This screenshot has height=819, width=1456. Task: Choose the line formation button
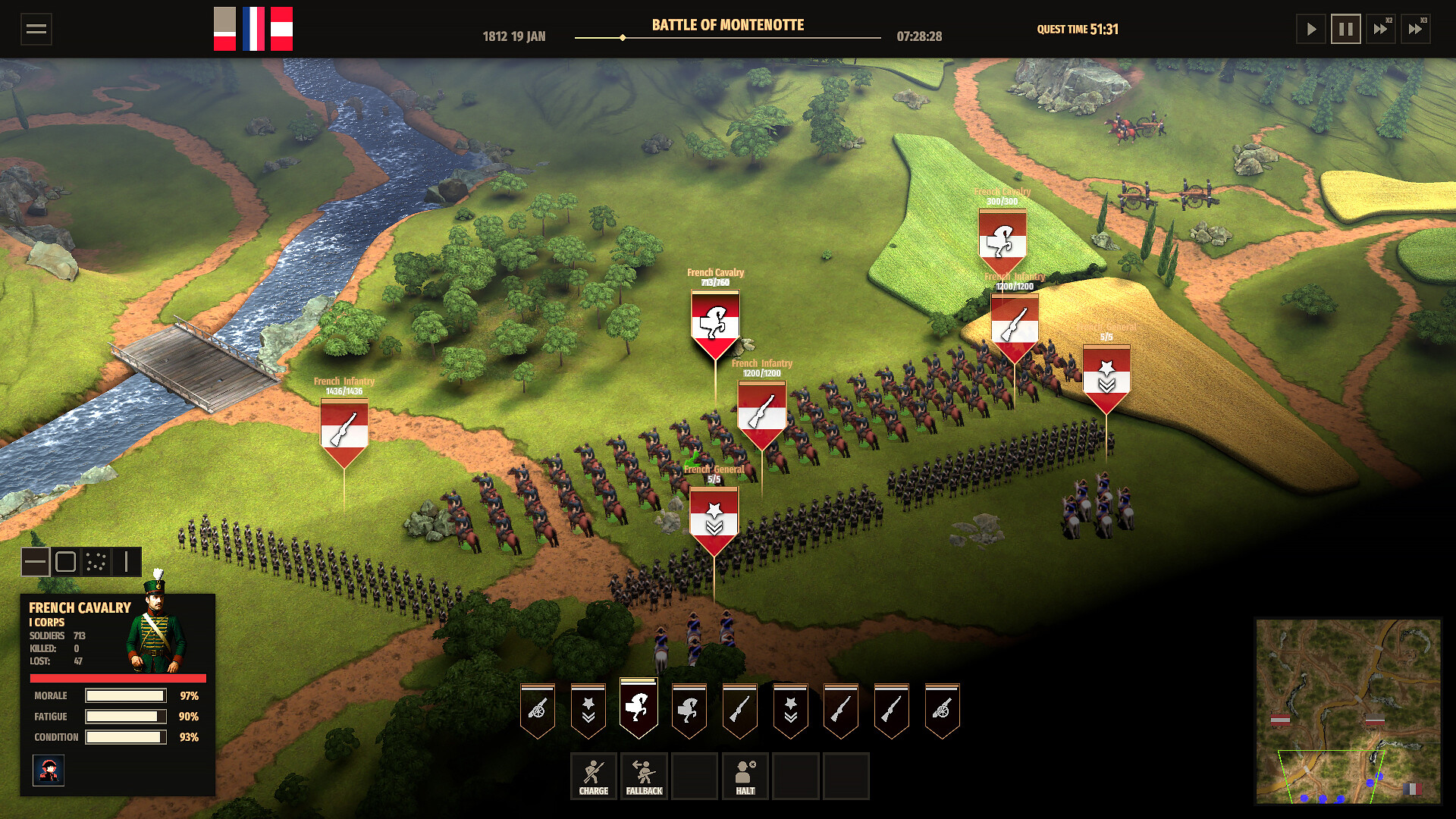tap(36, 562)
